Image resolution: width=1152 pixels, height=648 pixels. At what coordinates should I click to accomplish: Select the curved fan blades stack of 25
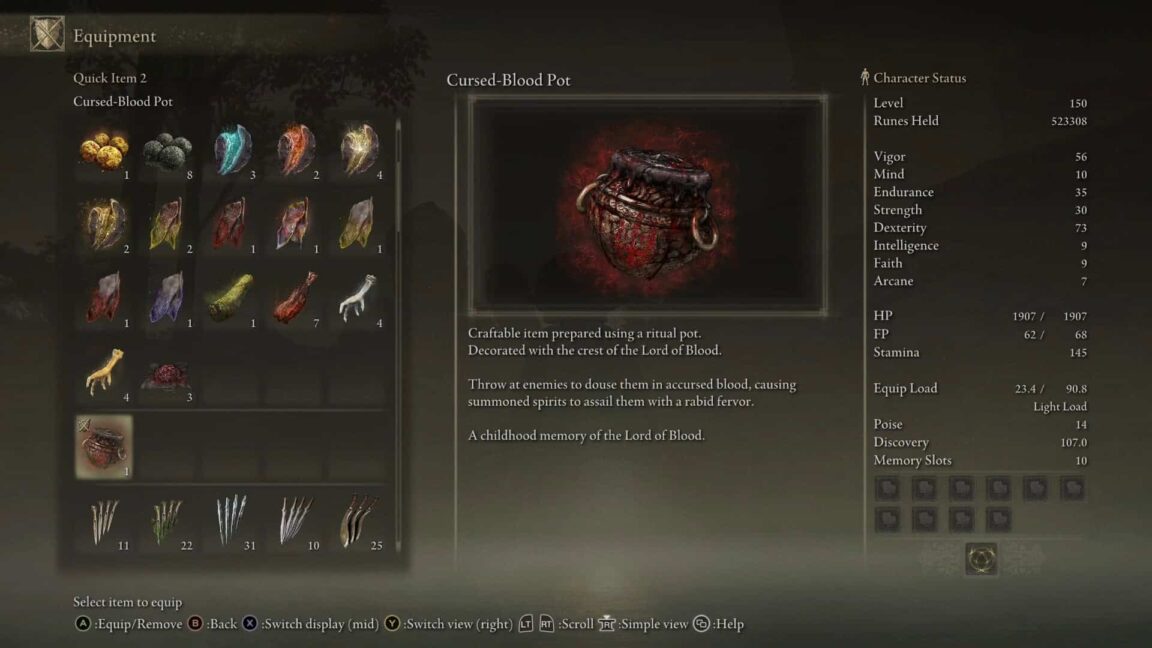click(358, 521)
